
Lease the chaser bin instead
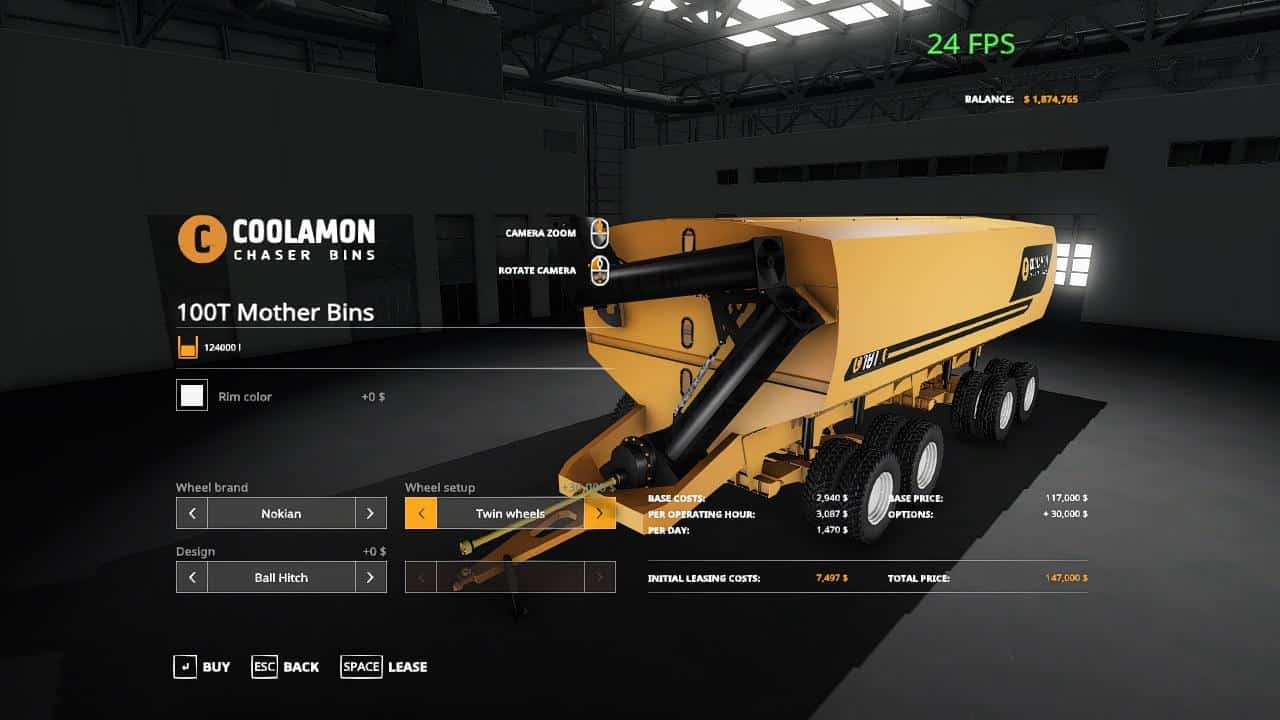384,667
